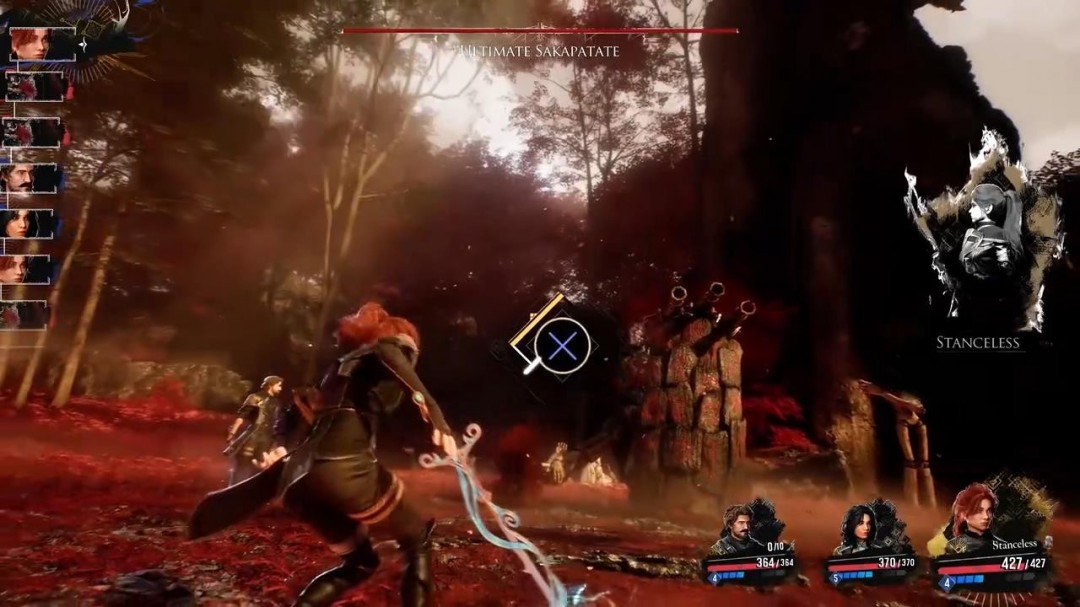Image resolution: width=1080 pixels, height=607 pixels.
Task: Click the current-turn red-haired portrait in turn order
Action: click(x=42, y=44)
